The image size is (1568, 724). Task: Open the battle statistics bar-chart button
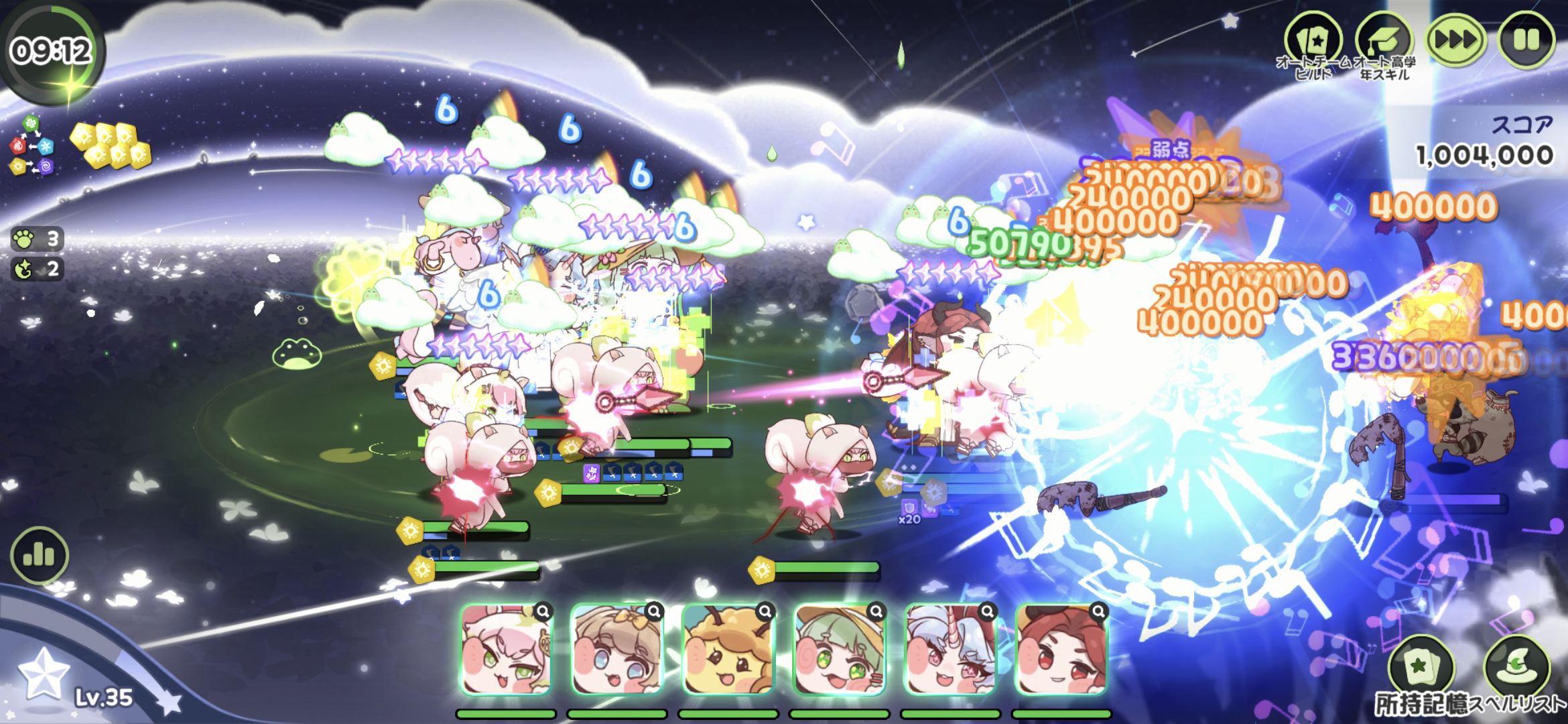coord(39,555)
